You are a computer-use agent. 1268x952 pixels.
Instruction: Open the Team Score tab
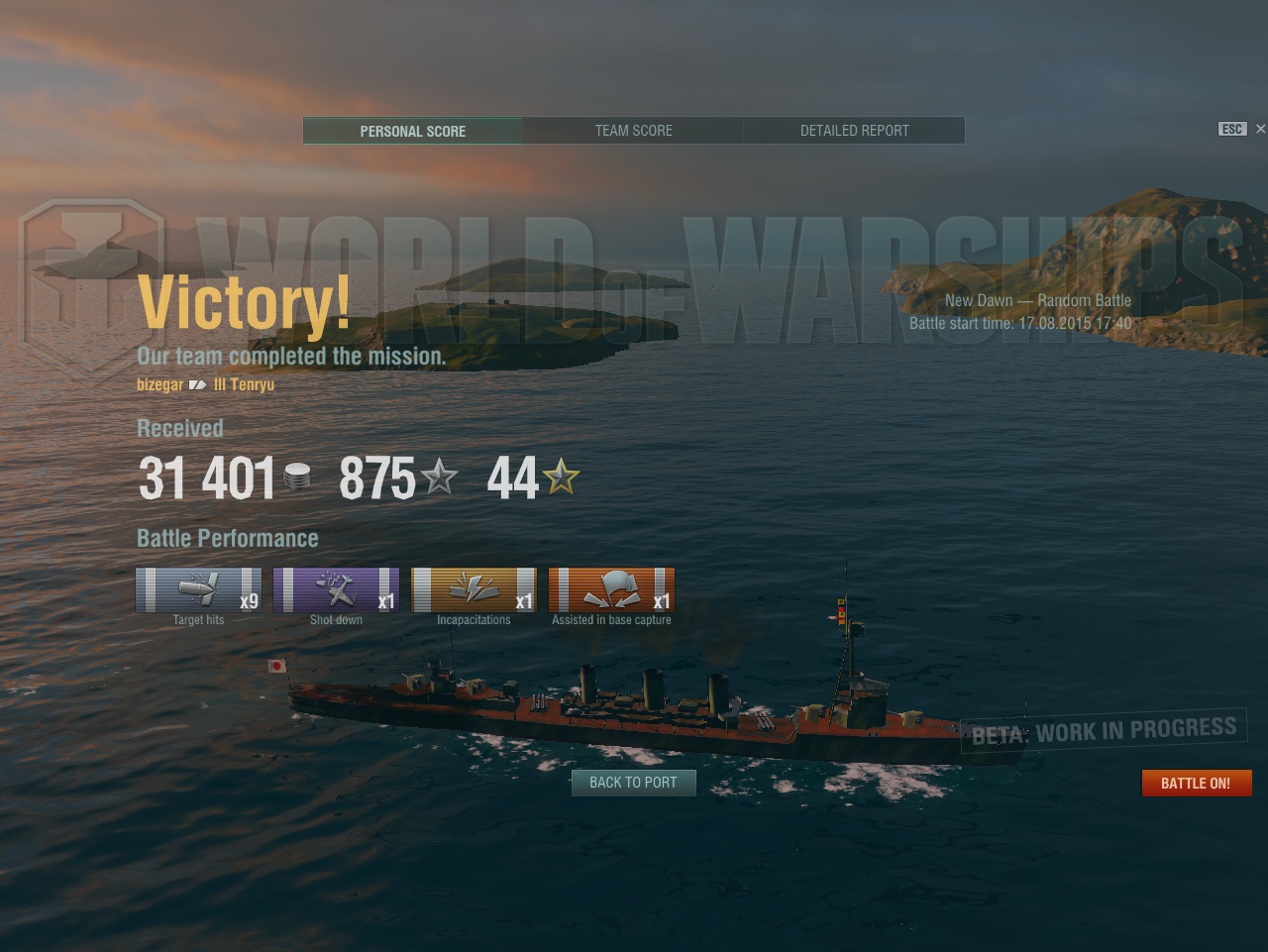[x=633, y=131]
